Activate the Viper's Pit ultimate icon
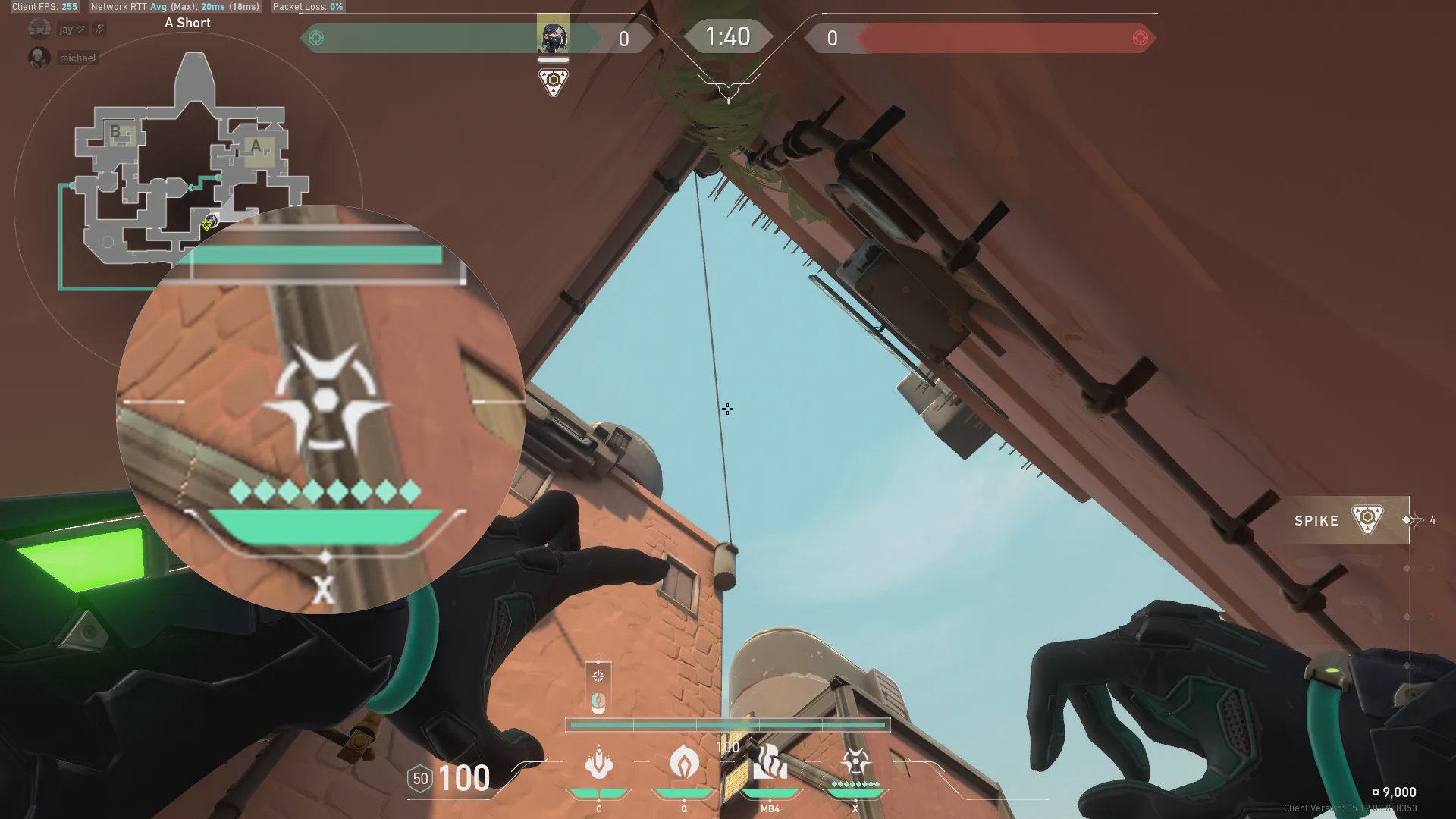This screenshot has width=1456, height=819. 855,762
